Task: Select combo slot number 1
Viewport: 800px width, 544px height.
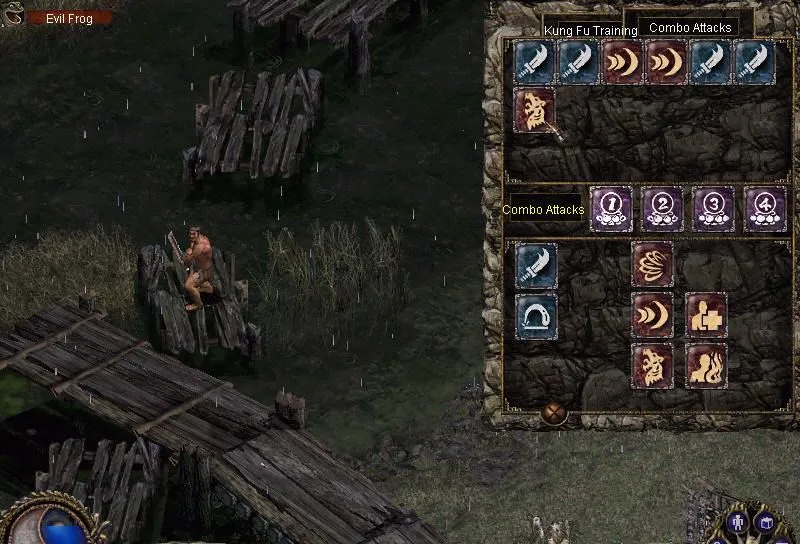Action: (x=610, y=208)
